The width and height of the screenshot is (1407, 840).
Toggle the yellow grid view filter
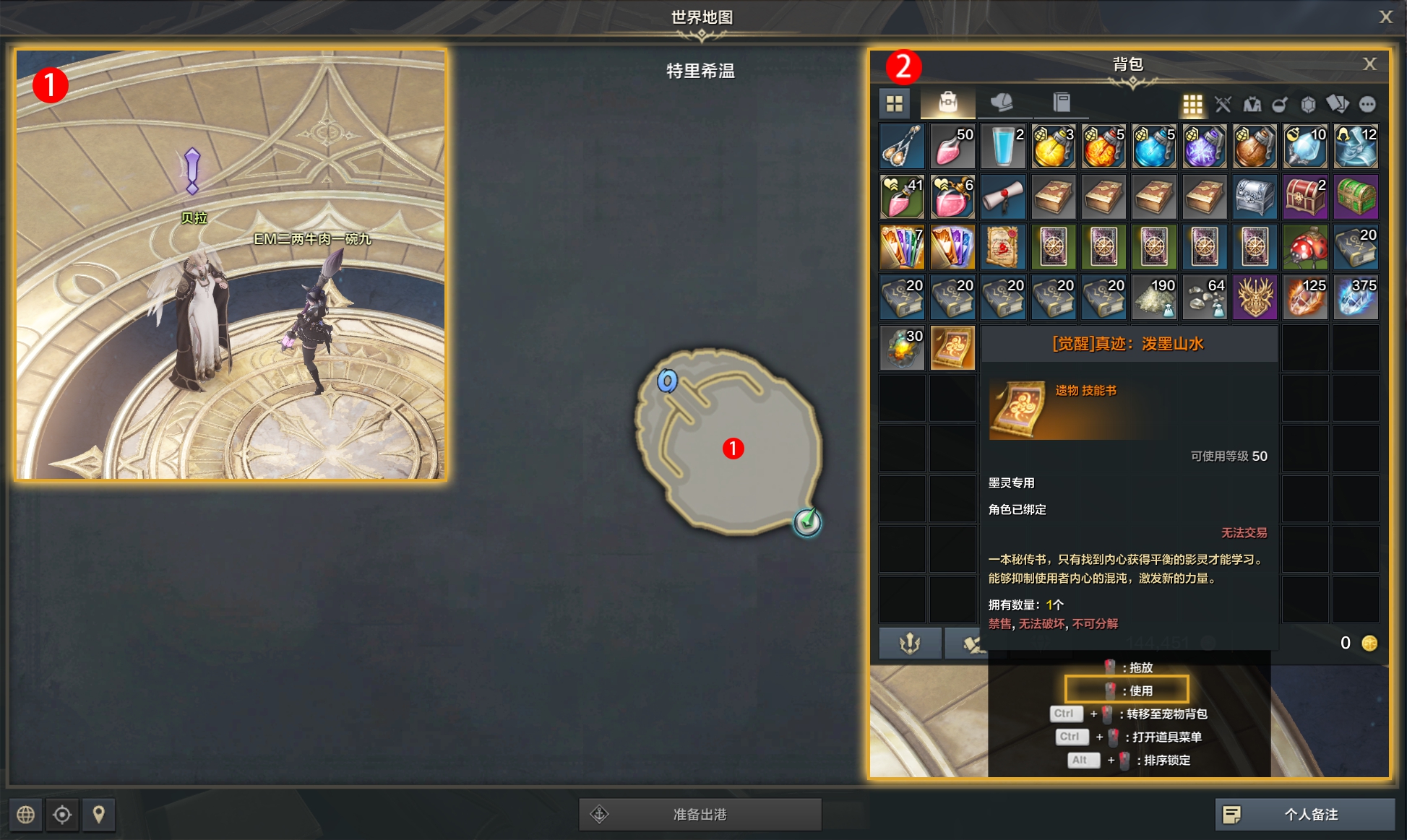click(1192, 105)
